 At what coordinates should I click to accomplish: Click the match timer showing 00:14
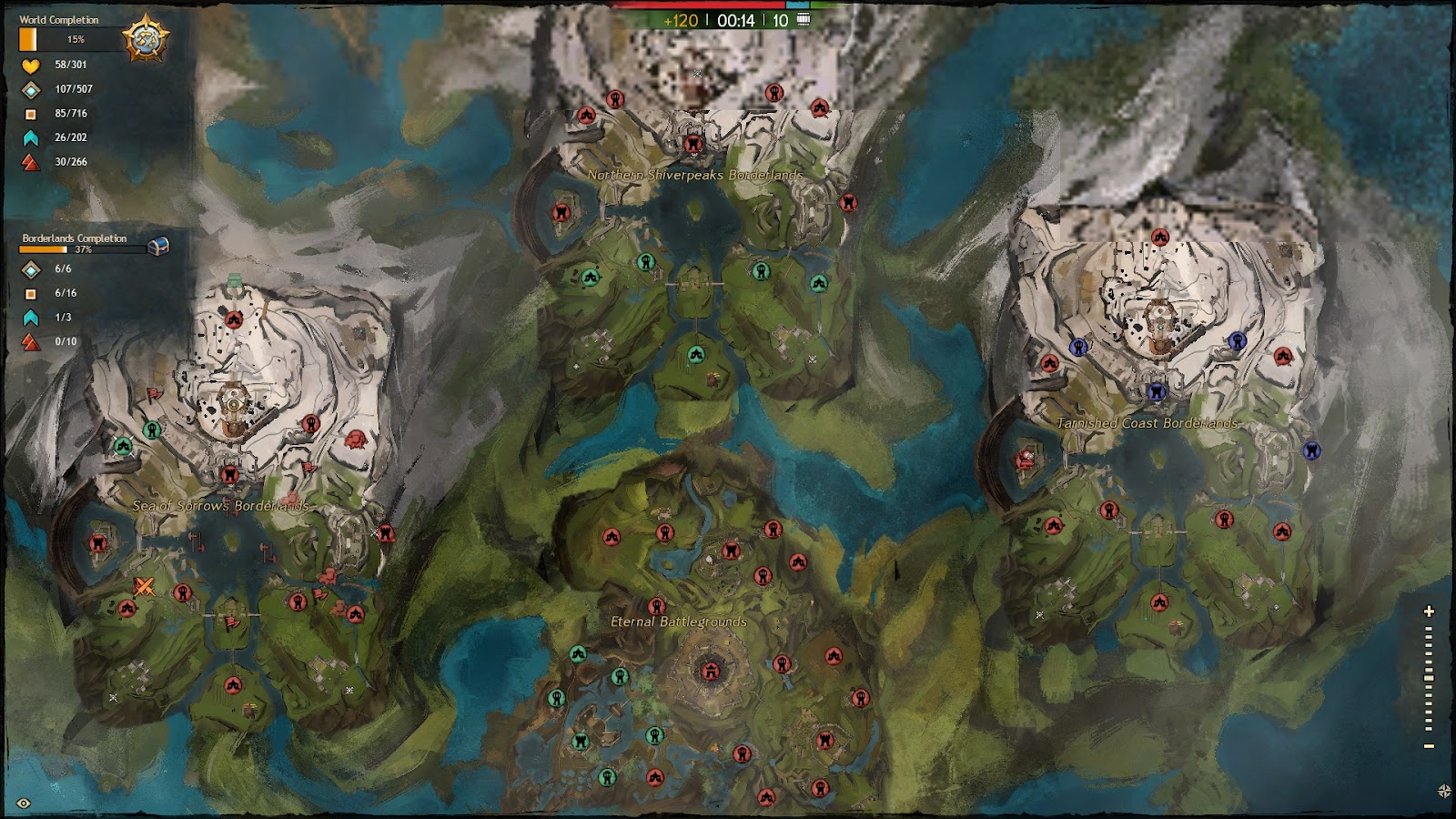pyautogui.click(x=736, y=20)
